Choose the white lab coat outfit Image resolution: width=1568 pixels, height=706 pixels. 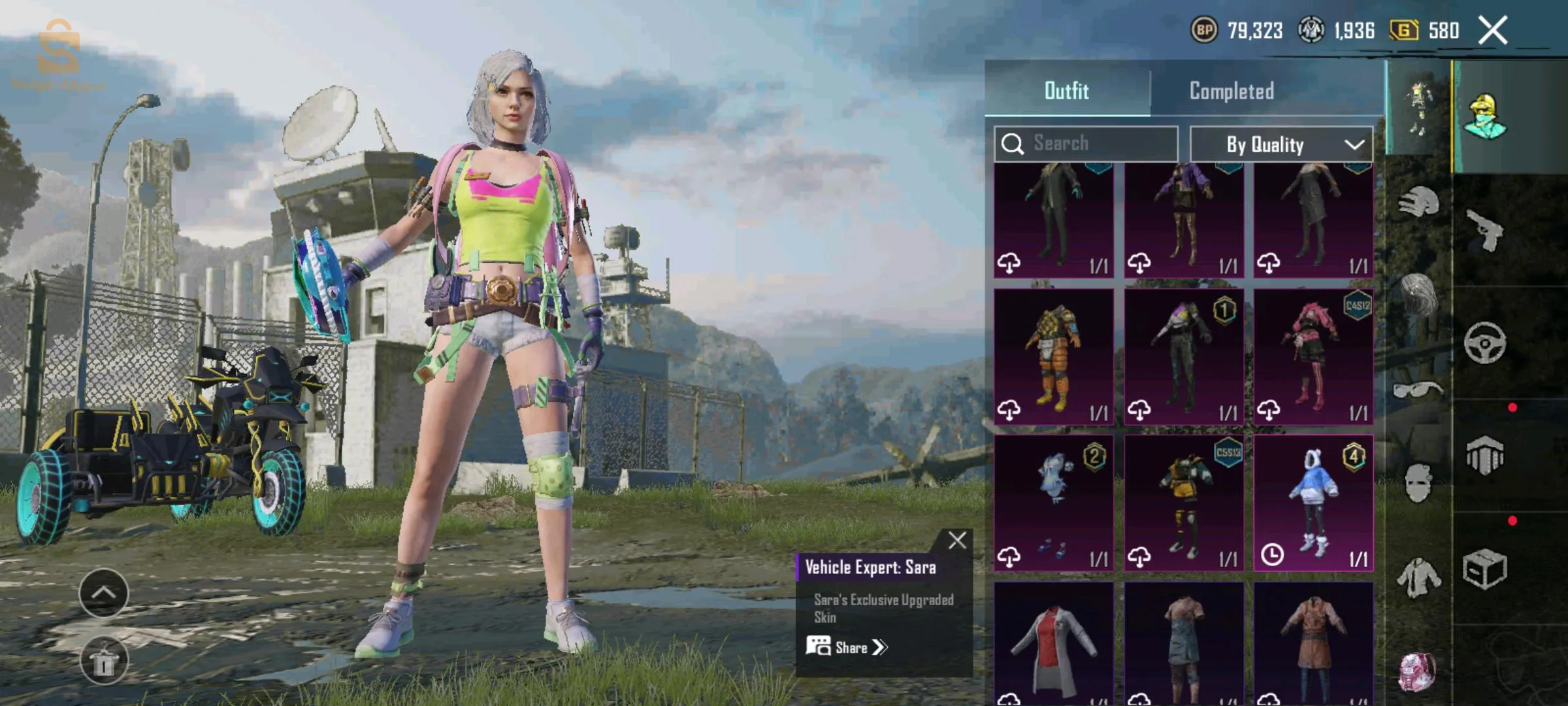(1053, 644)
